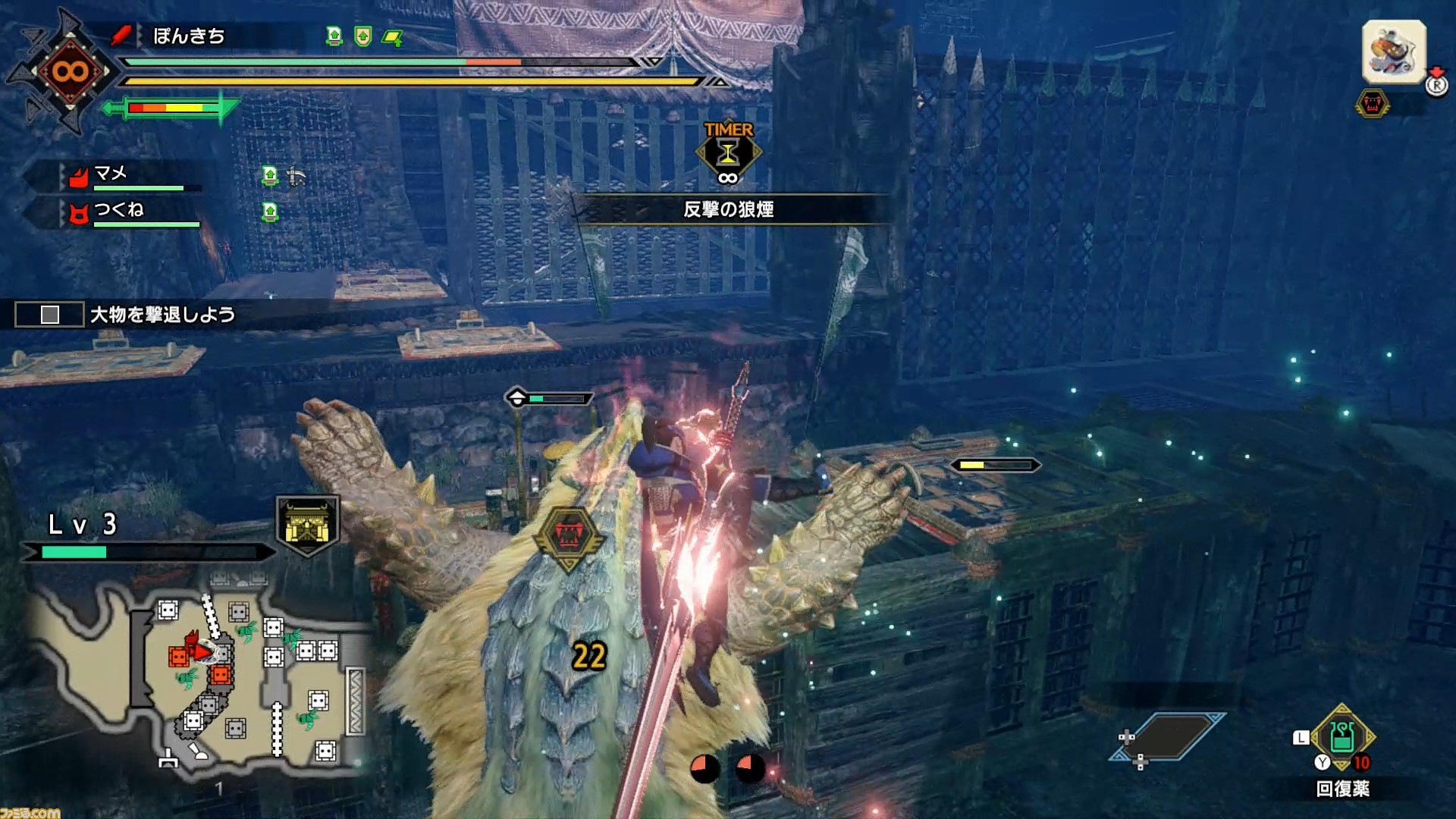This screenshot has width=1456, height=819.
Task: Select party buddy つくね entry
Action: pos(119,211)
